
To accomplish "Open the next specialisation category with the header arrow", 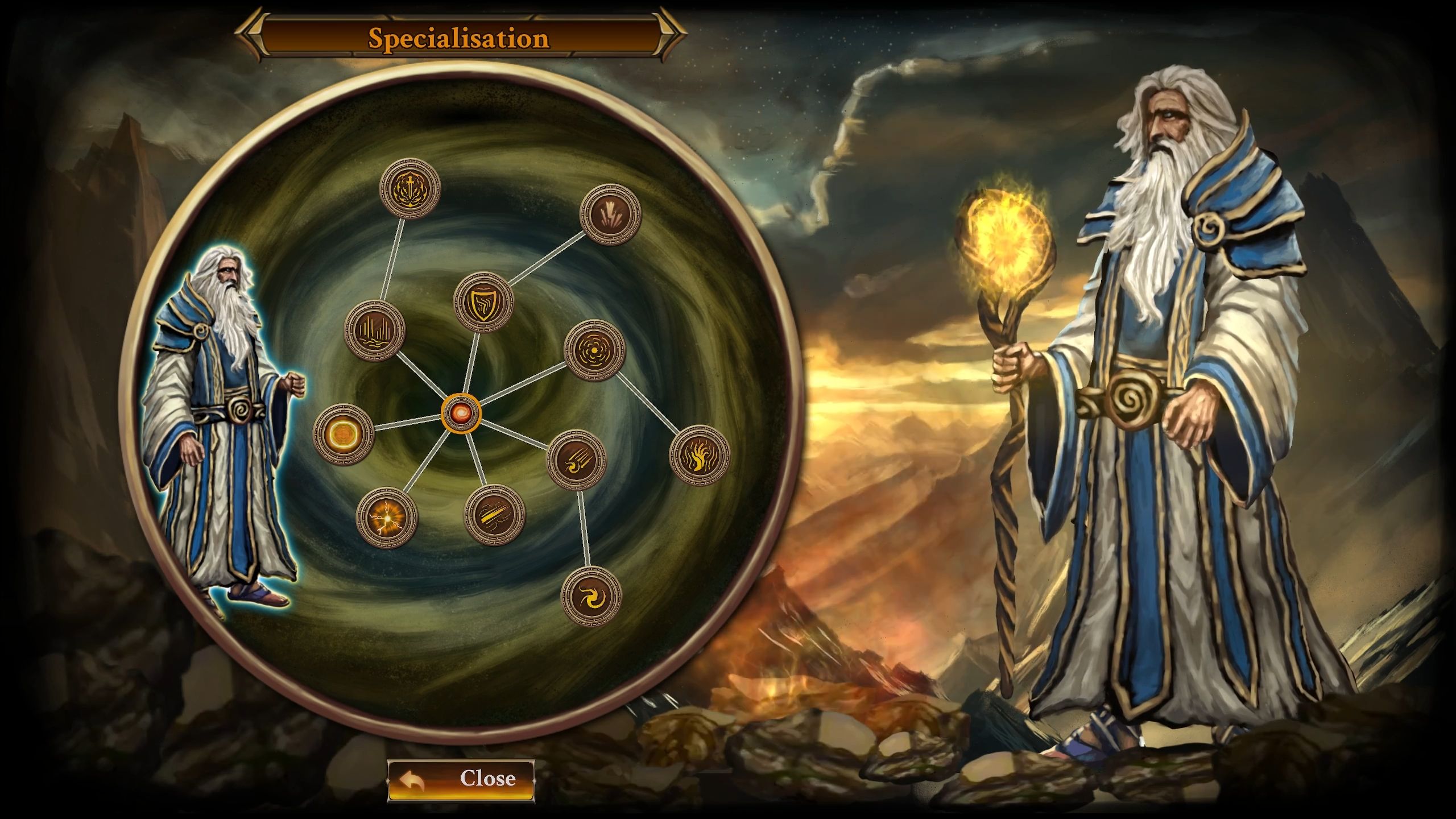I will point(665,36).
